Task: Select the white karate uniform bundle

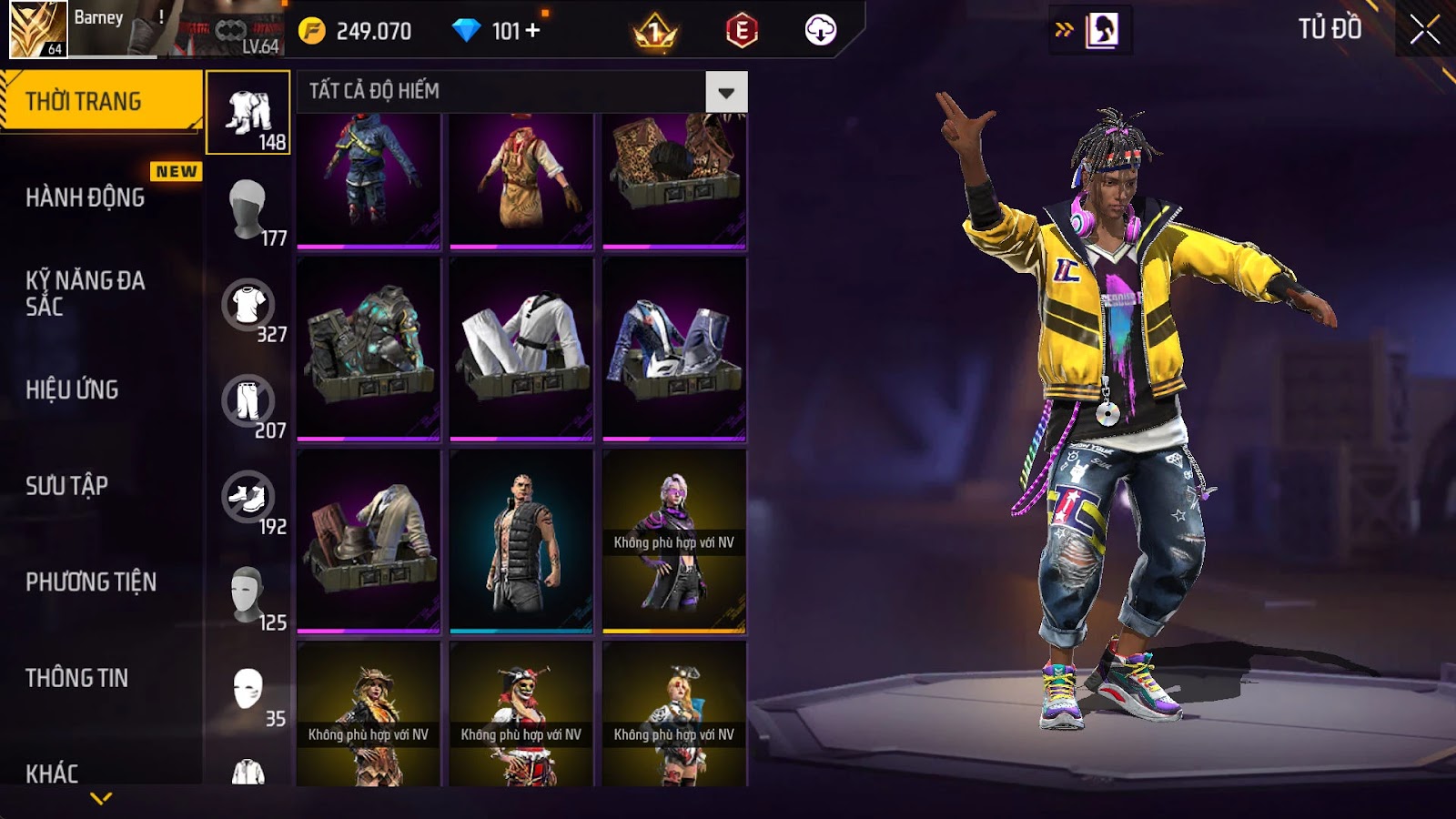Action: tap(521, 349)
